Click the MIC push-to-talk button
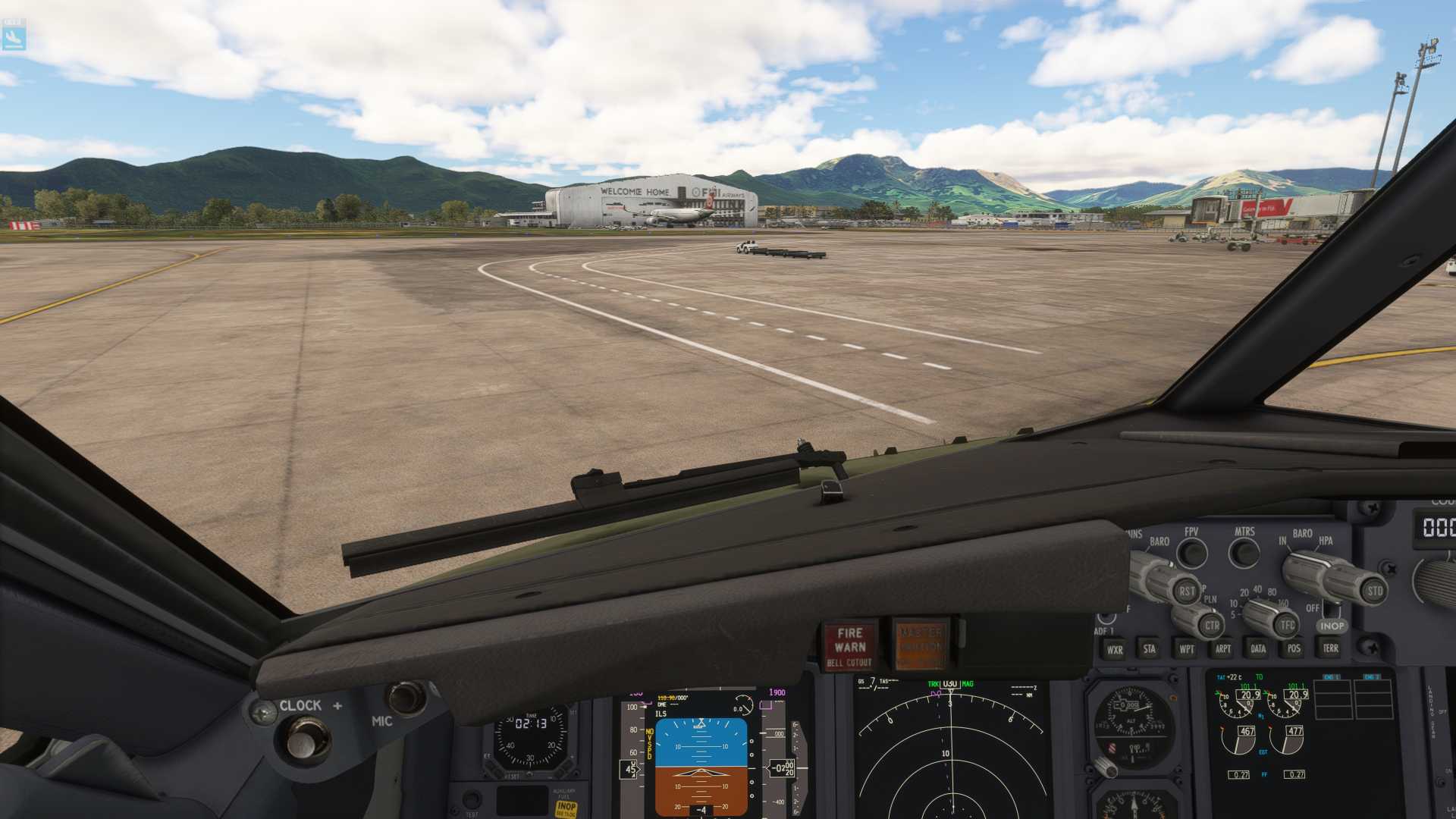The image size is (1456, 819). (x=406, y=698)
